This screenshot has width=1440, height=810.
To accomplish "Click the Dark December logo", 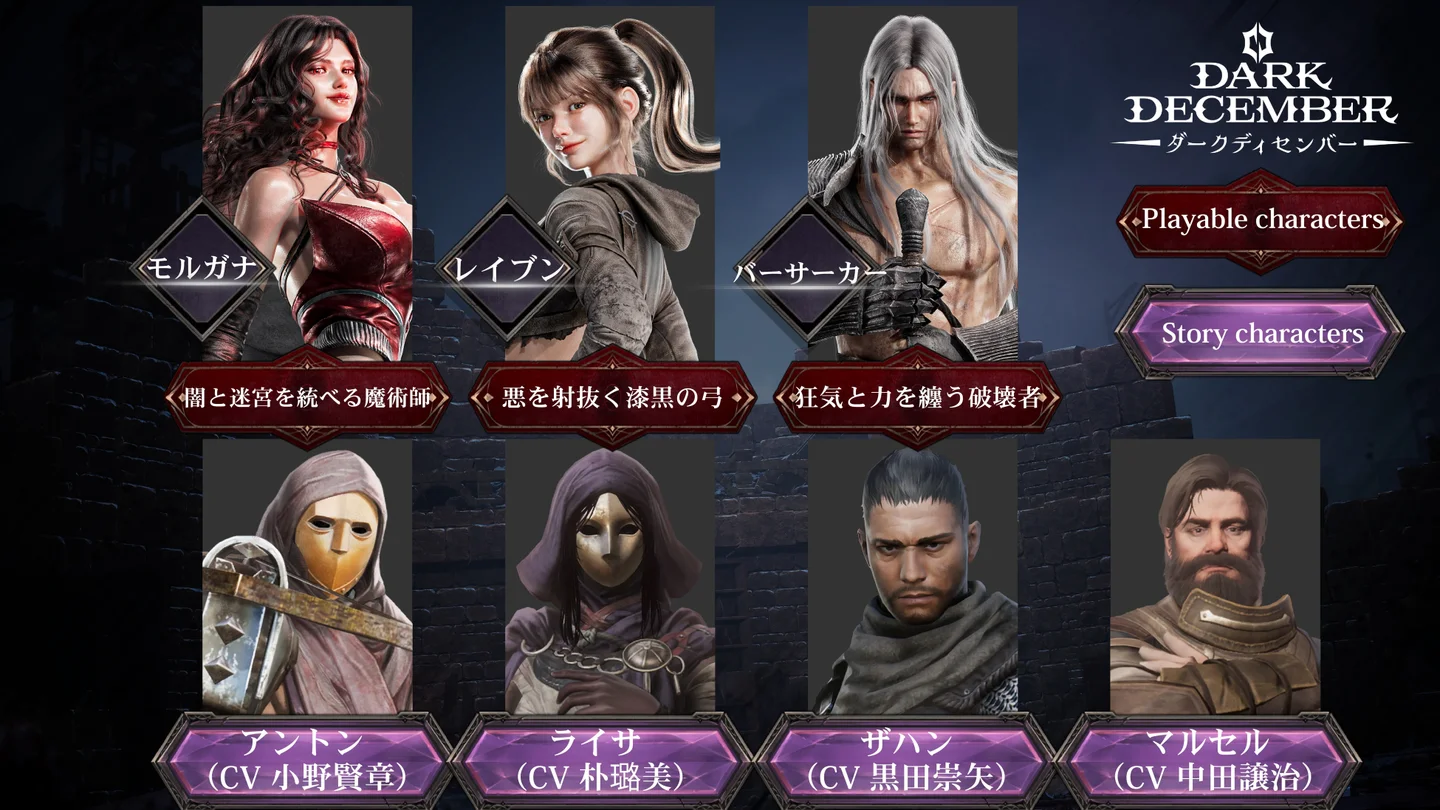I will pos(1260,95).
